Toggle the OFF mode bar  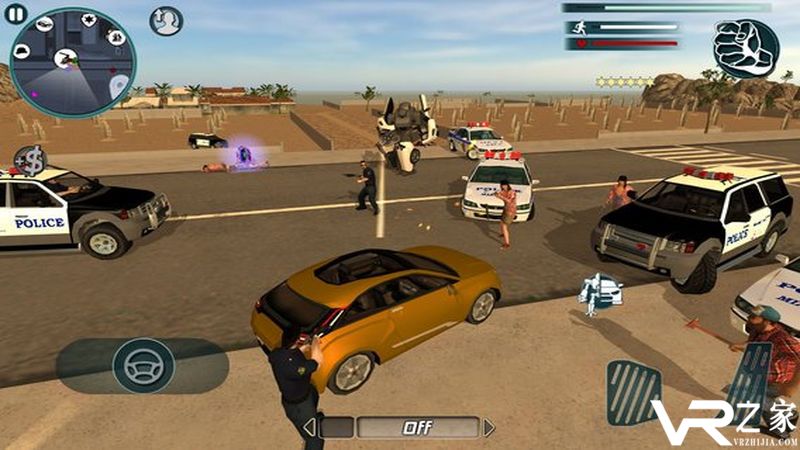(400, 428)
